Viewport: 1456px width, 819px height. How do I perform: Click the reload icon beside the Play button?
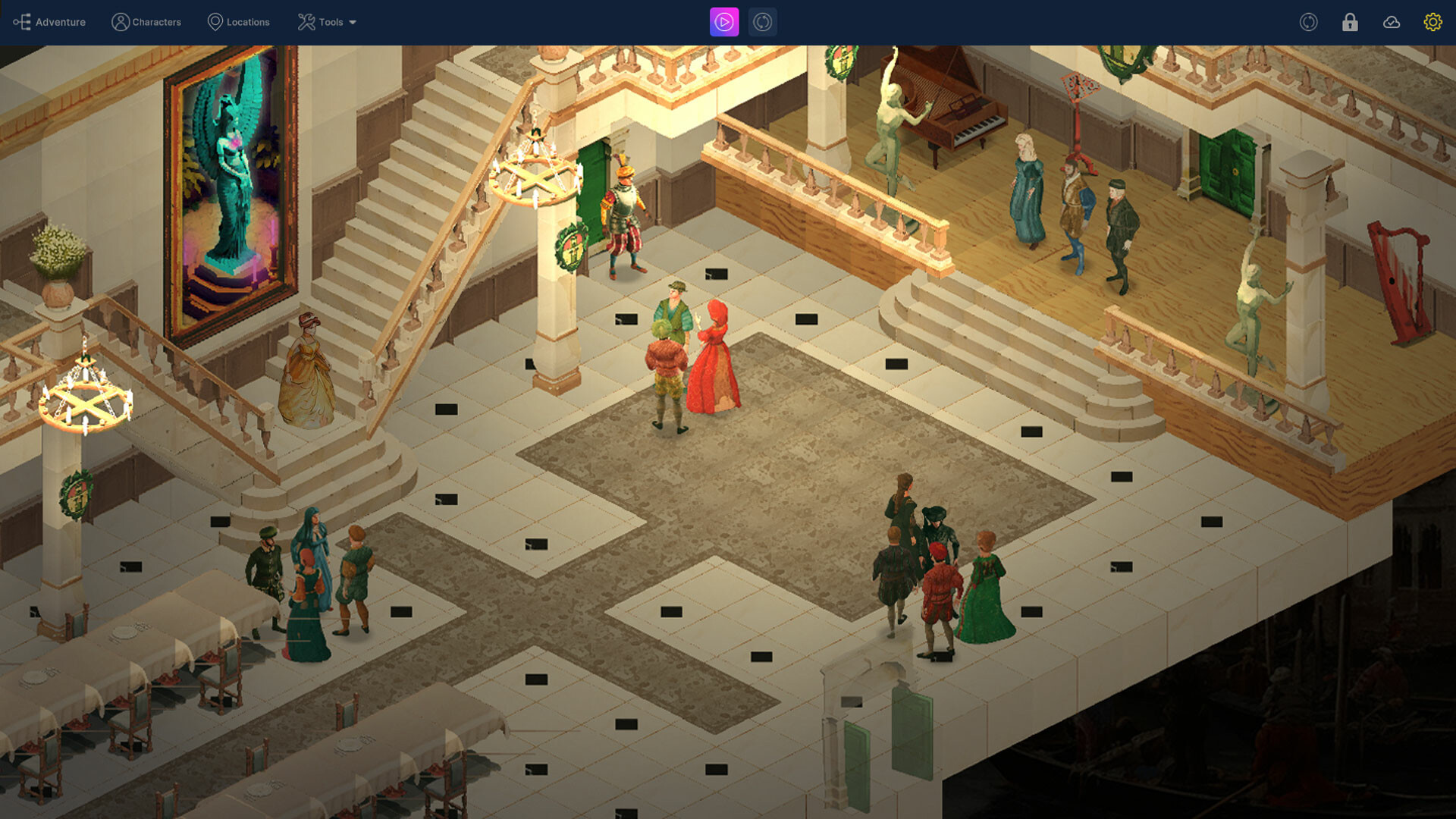tap(763, 22)
